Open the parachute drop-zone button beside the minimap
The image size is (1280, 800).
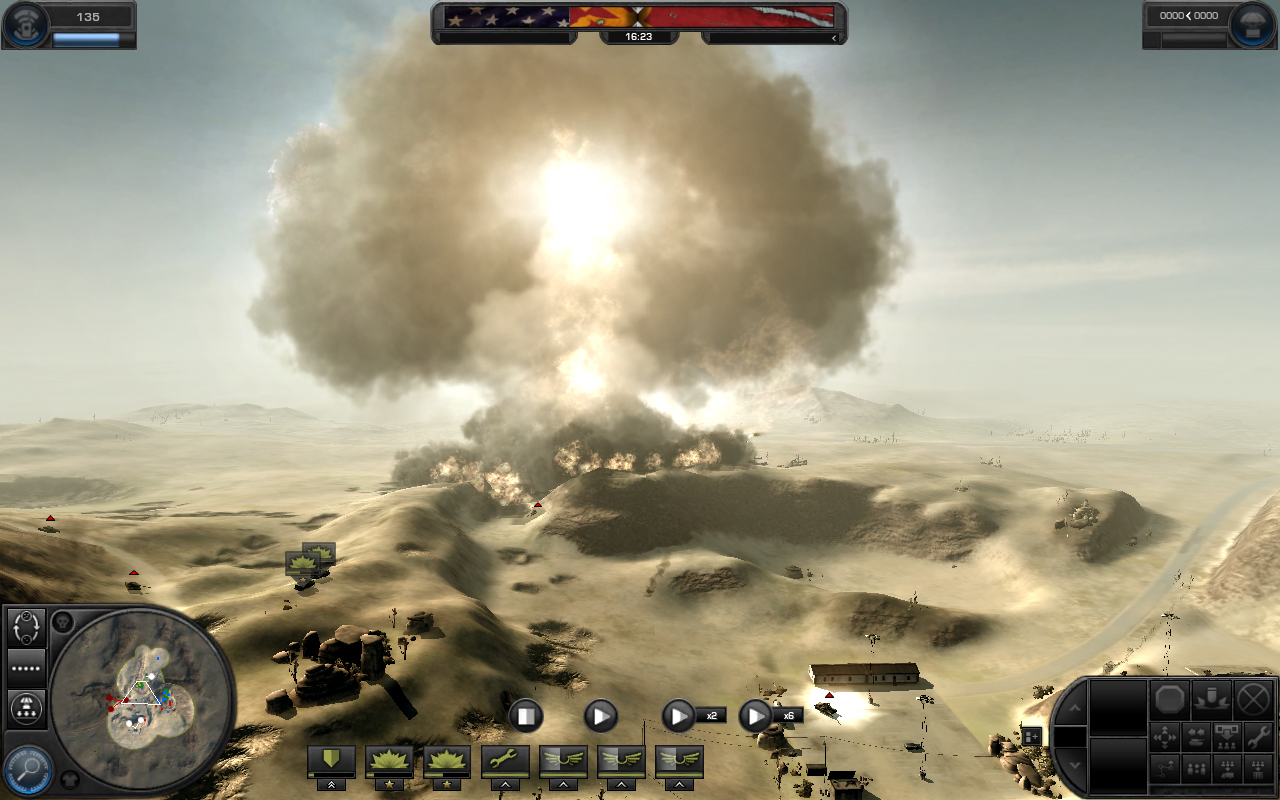click(27, 709)
